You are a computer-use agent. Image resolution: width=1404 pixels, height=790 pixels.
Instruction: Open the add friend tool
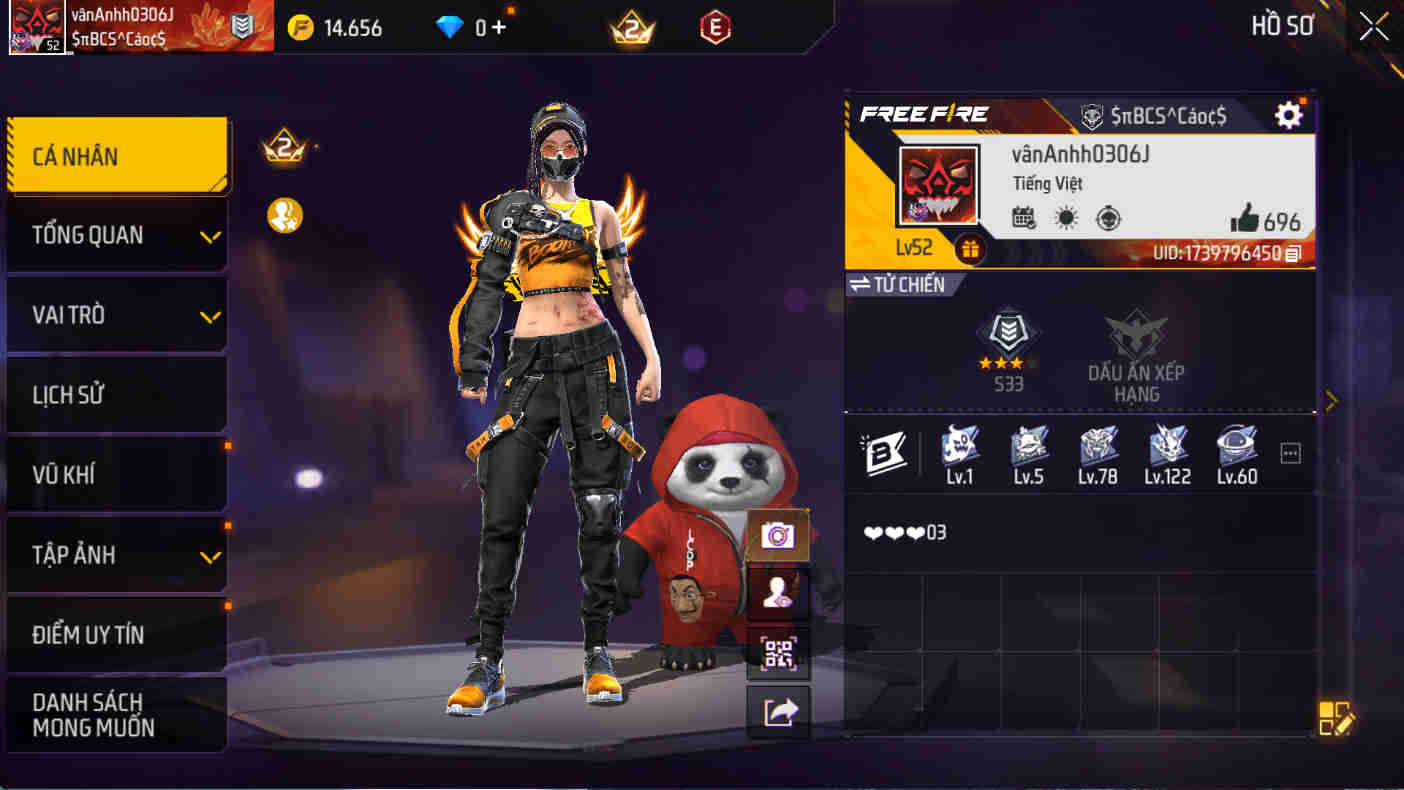point(778,594)
